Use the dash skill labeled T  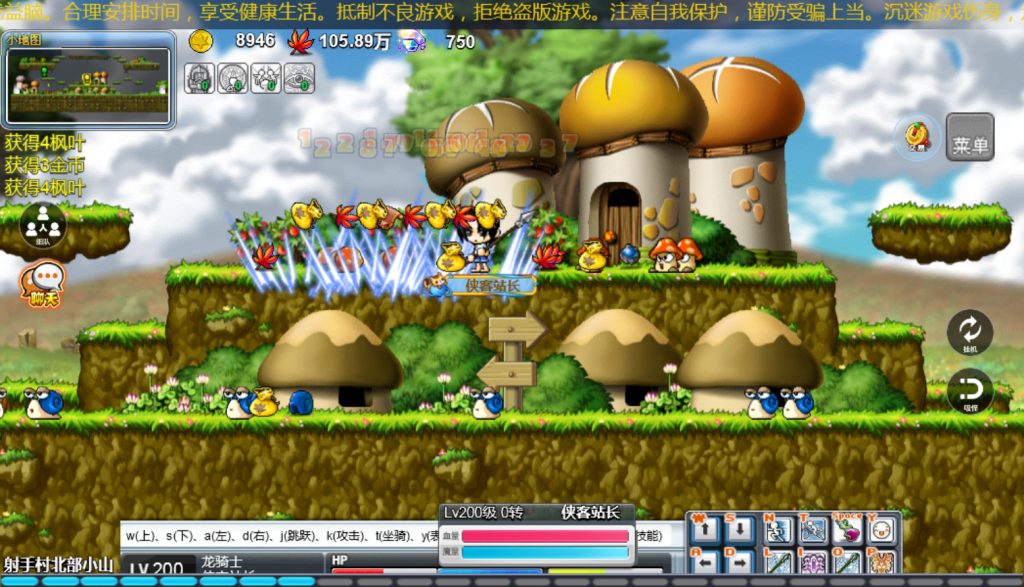[x=813, y=530]
